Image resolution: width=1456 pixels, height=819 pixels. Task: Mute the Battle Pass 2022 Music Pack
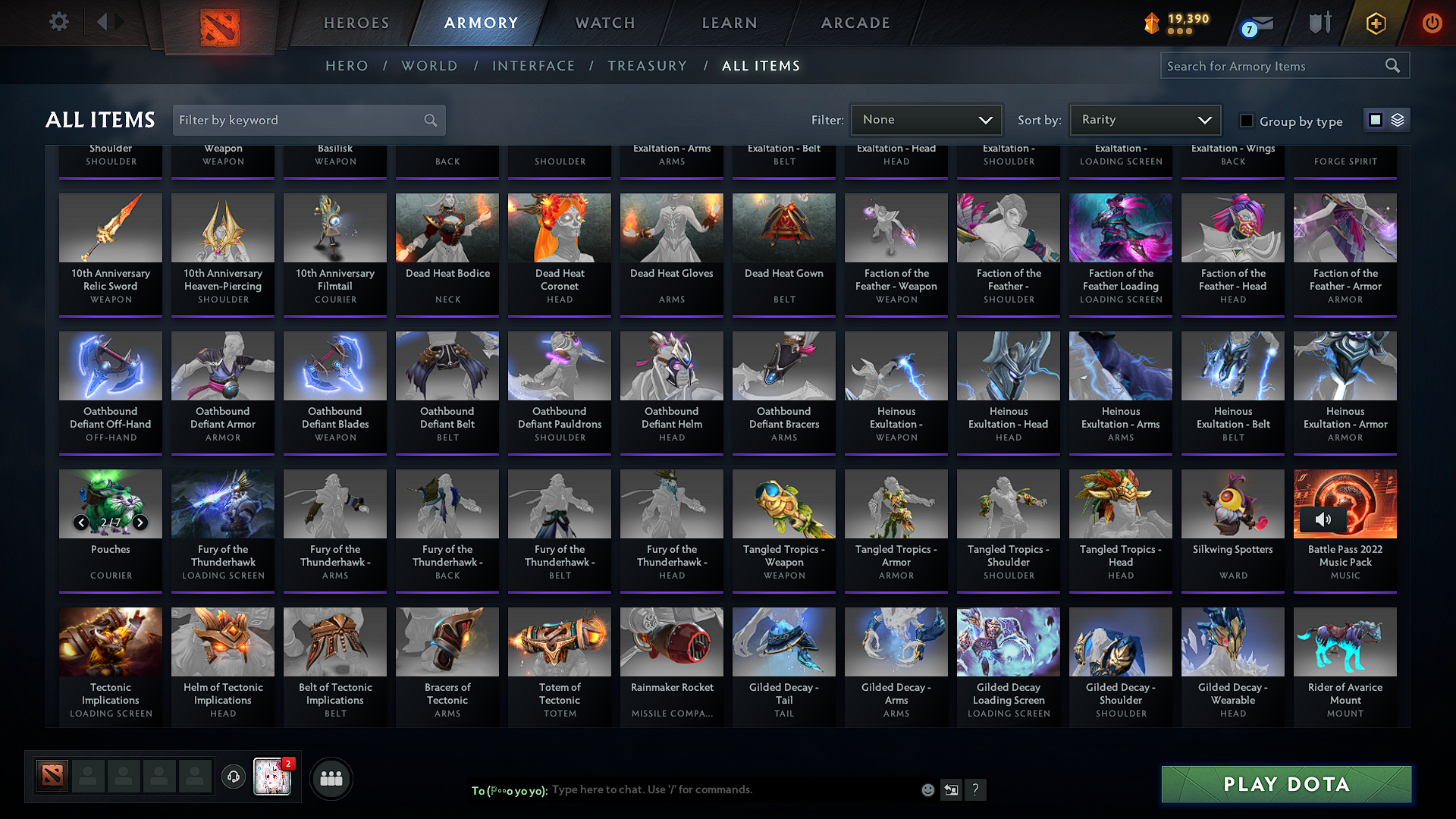coord(1325,519)
